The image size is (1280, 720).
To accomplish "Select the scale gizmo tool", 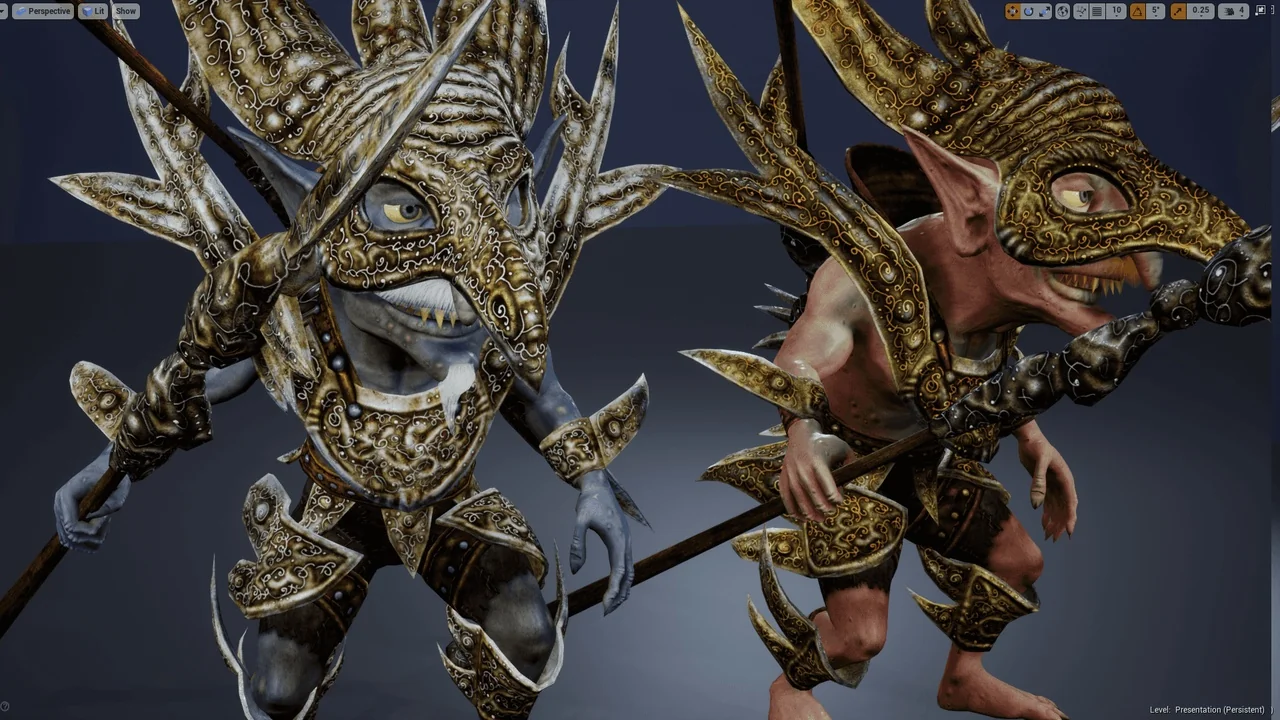I will pyautogui.click(x=1044, y=11).
